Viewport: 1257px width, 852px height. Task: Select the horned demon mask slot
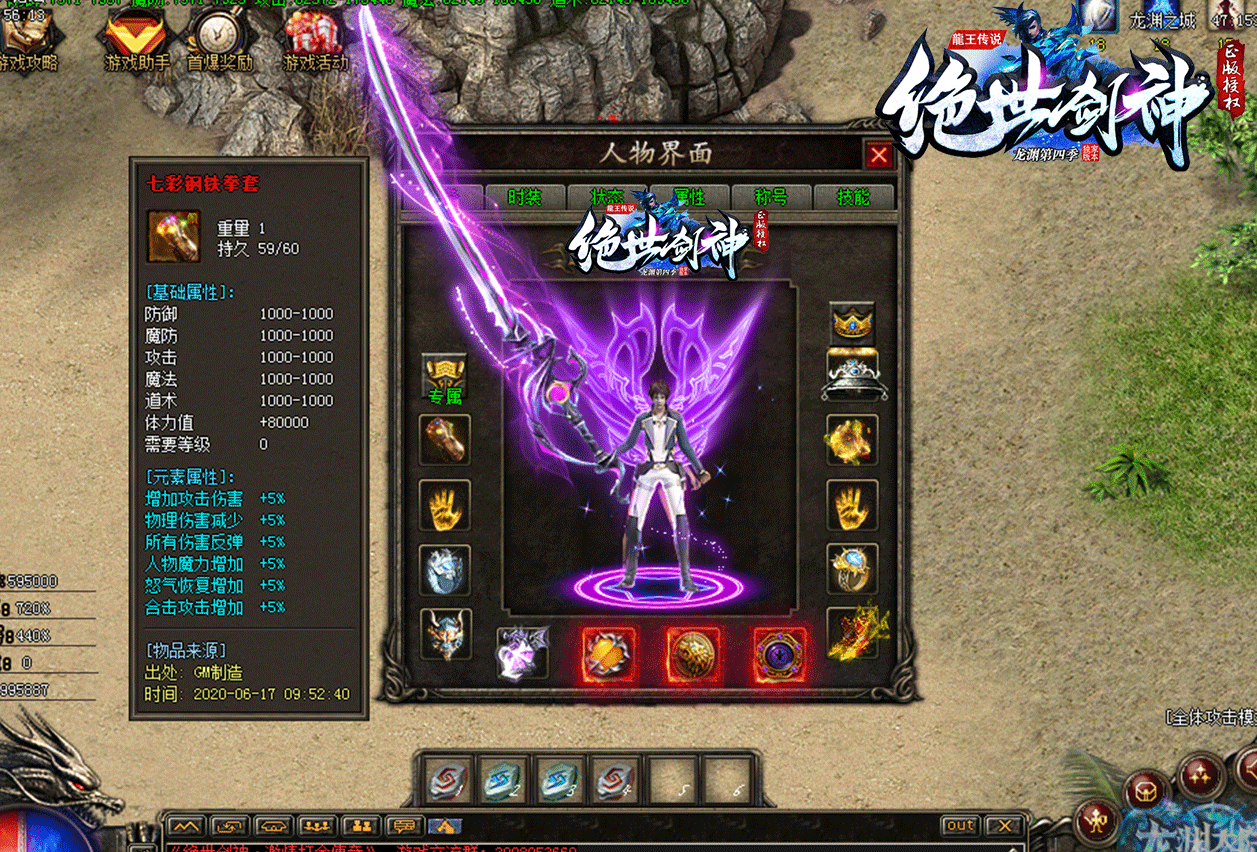[x=445, y=634]
